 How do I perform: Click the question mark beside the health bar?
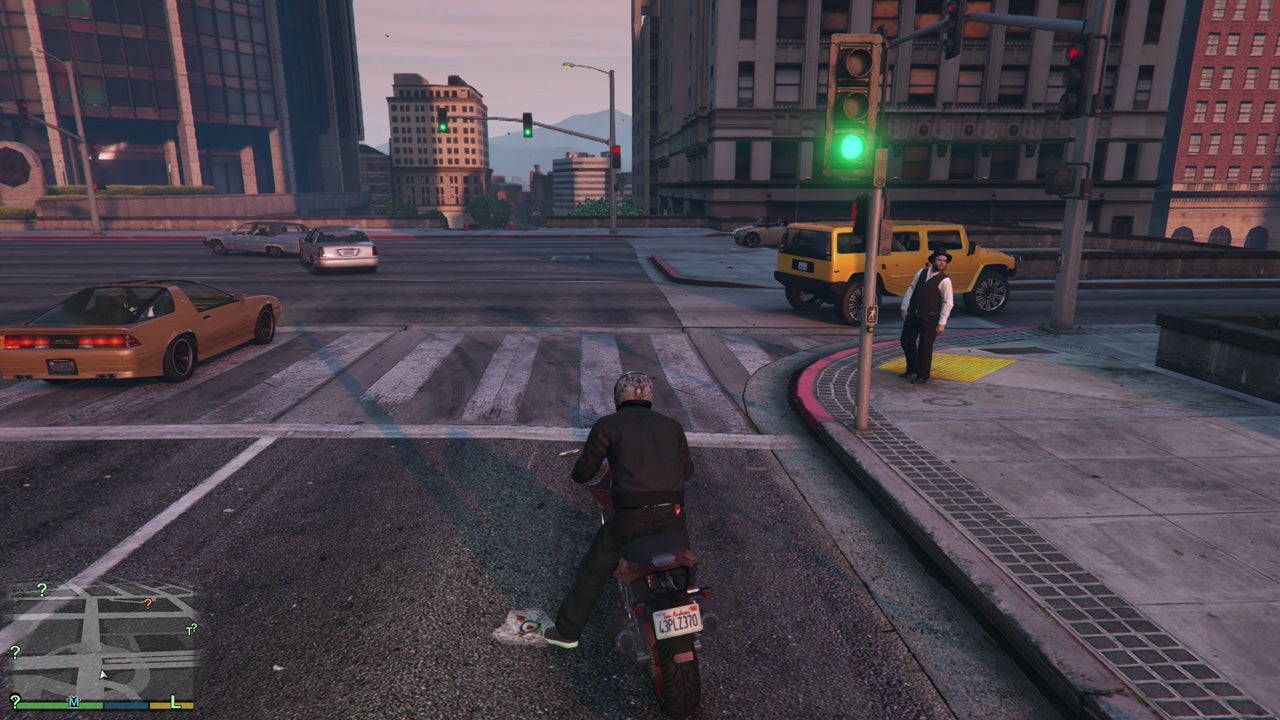(15, 701)
